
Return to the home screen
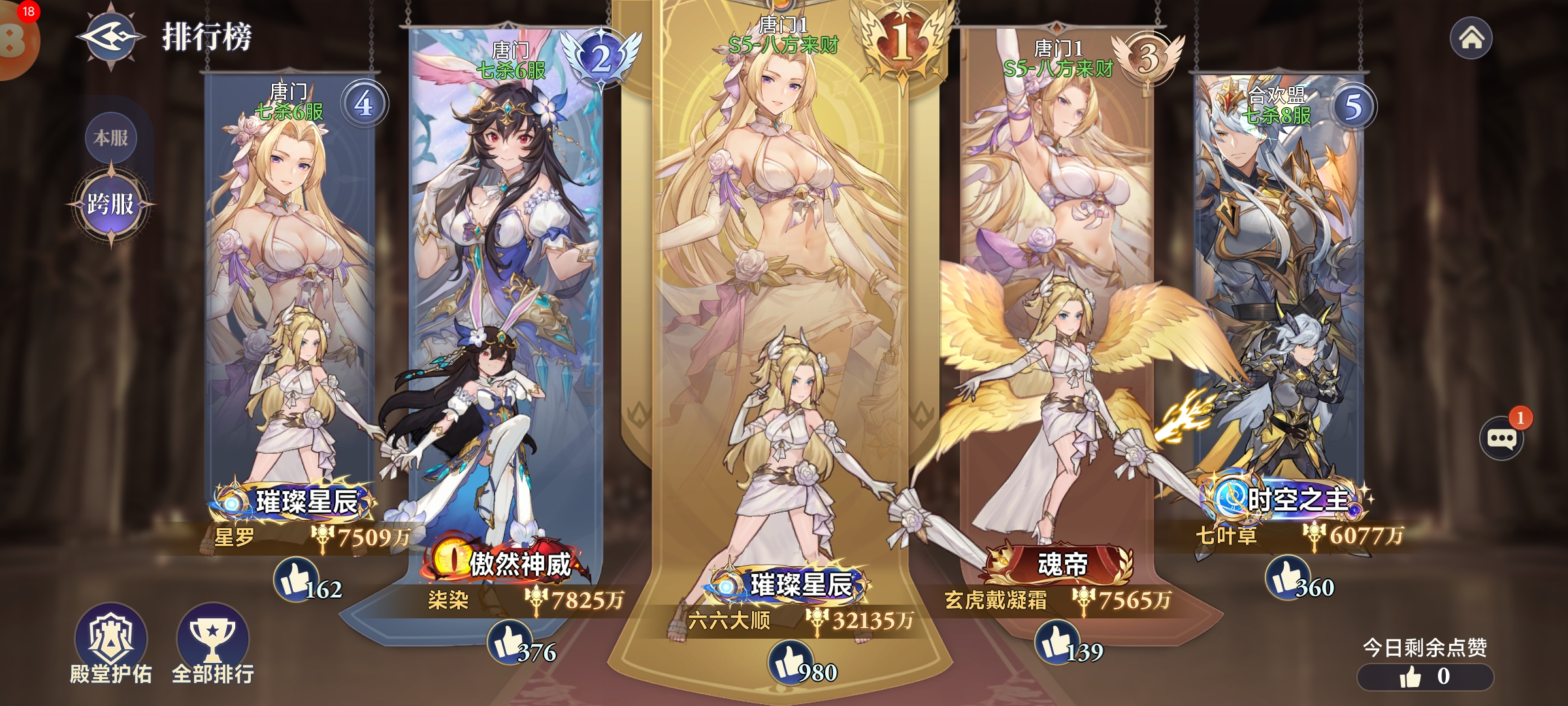(1471, 38)
